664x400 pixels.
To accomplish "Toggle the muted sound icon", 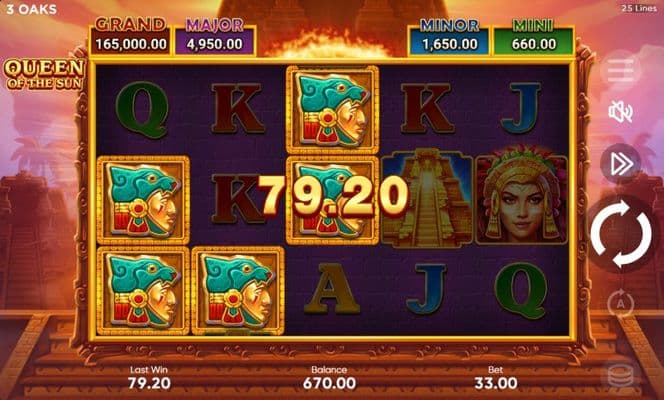I will [620, 112].
